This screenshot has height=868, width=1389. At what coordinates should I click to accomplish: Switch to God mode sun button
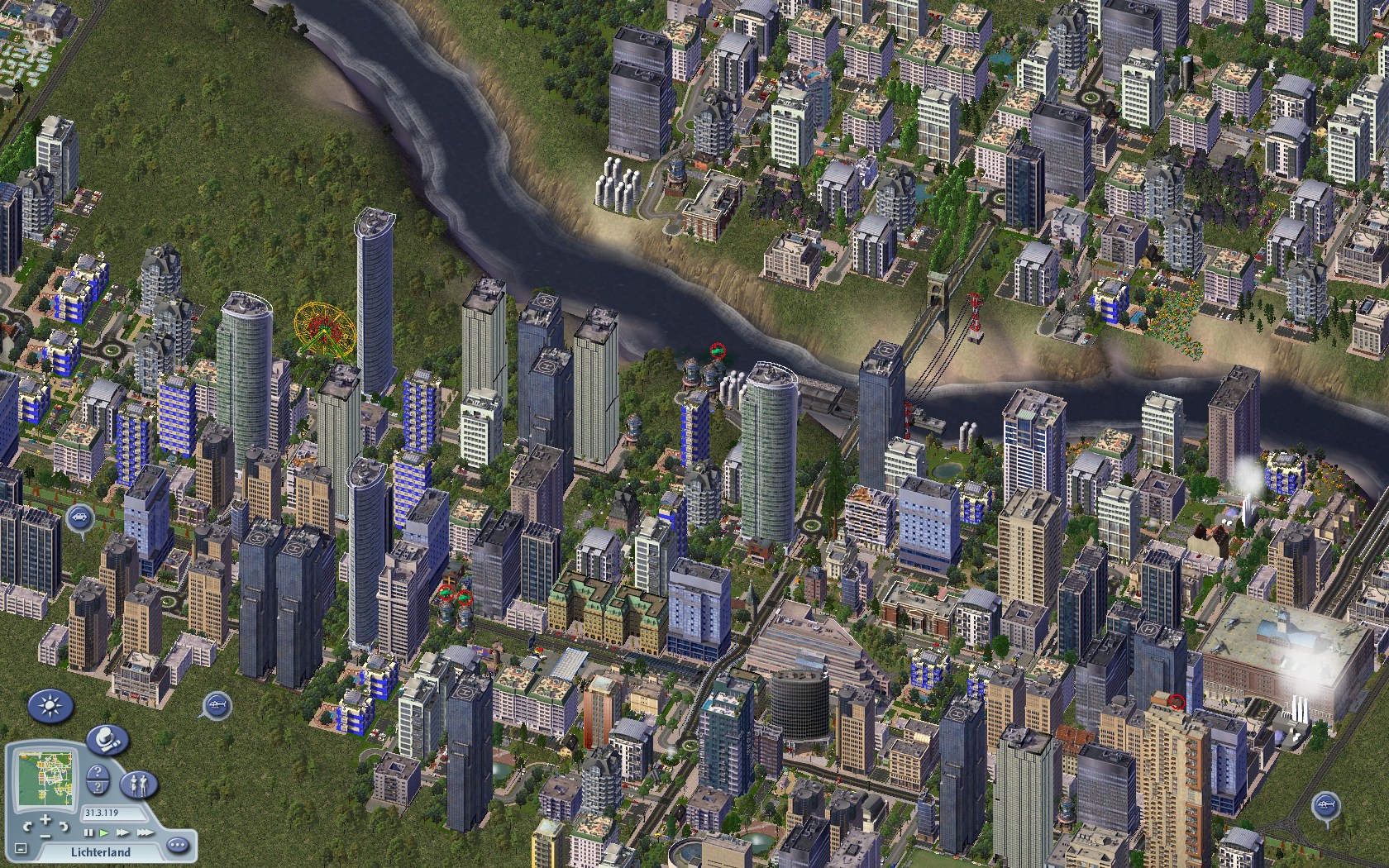pyautogui.click(x=51, y=707)
